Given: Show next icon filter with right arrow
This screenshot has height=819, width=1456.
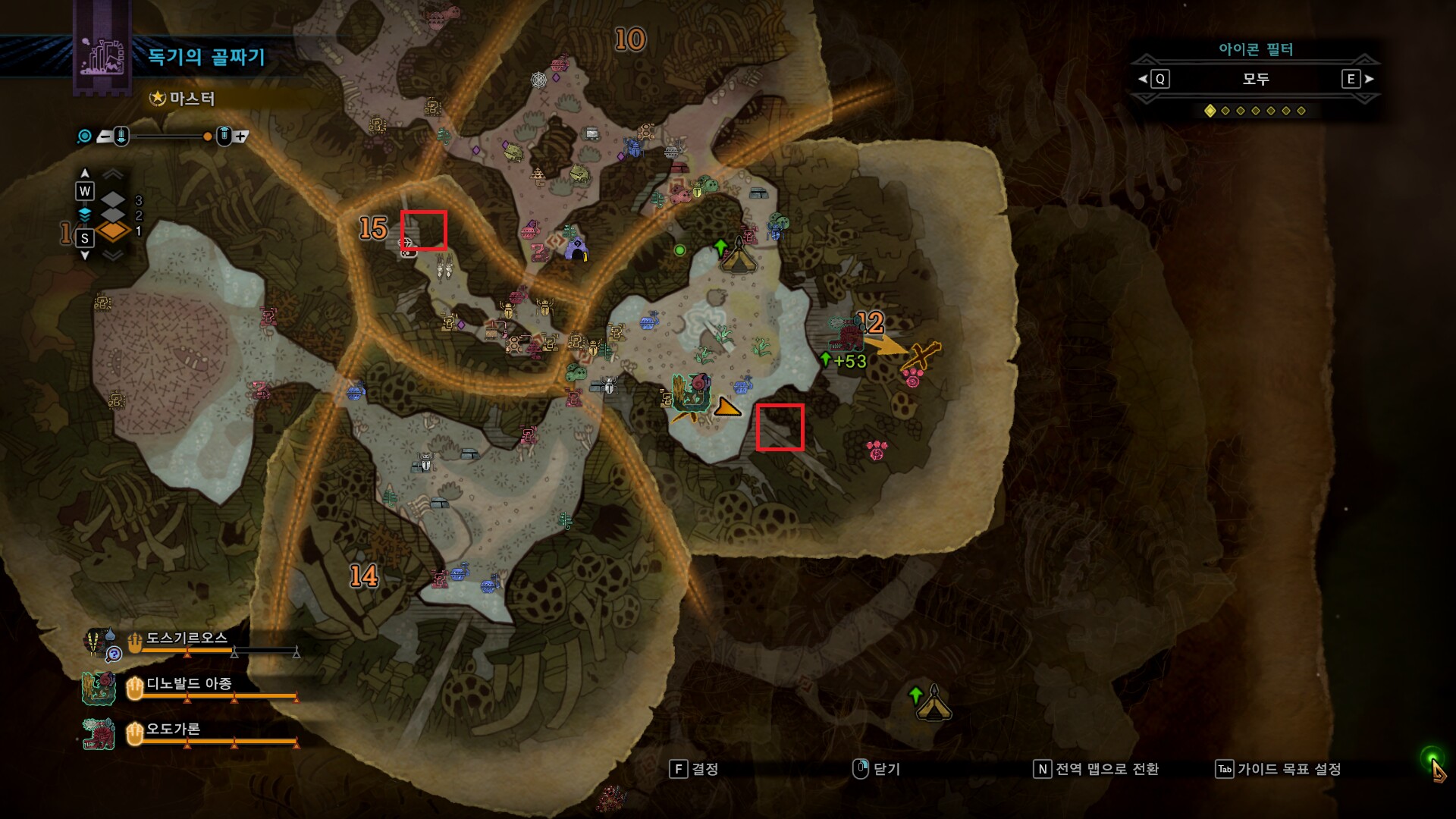Looking at the screenshot, I should 1369,79.
